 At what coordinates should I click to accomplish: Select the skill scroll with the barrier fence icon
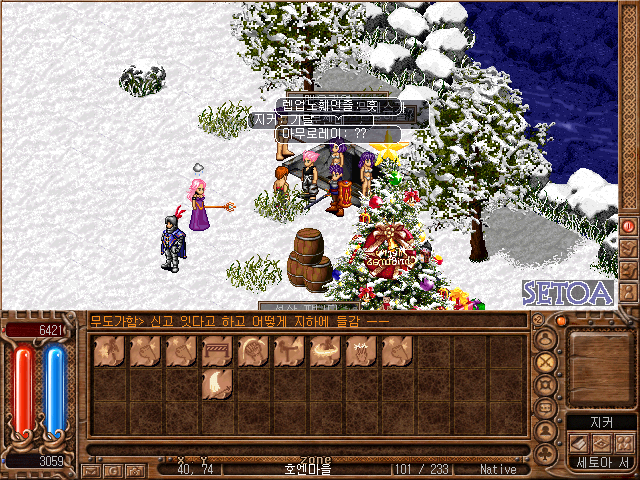(215, 350)
